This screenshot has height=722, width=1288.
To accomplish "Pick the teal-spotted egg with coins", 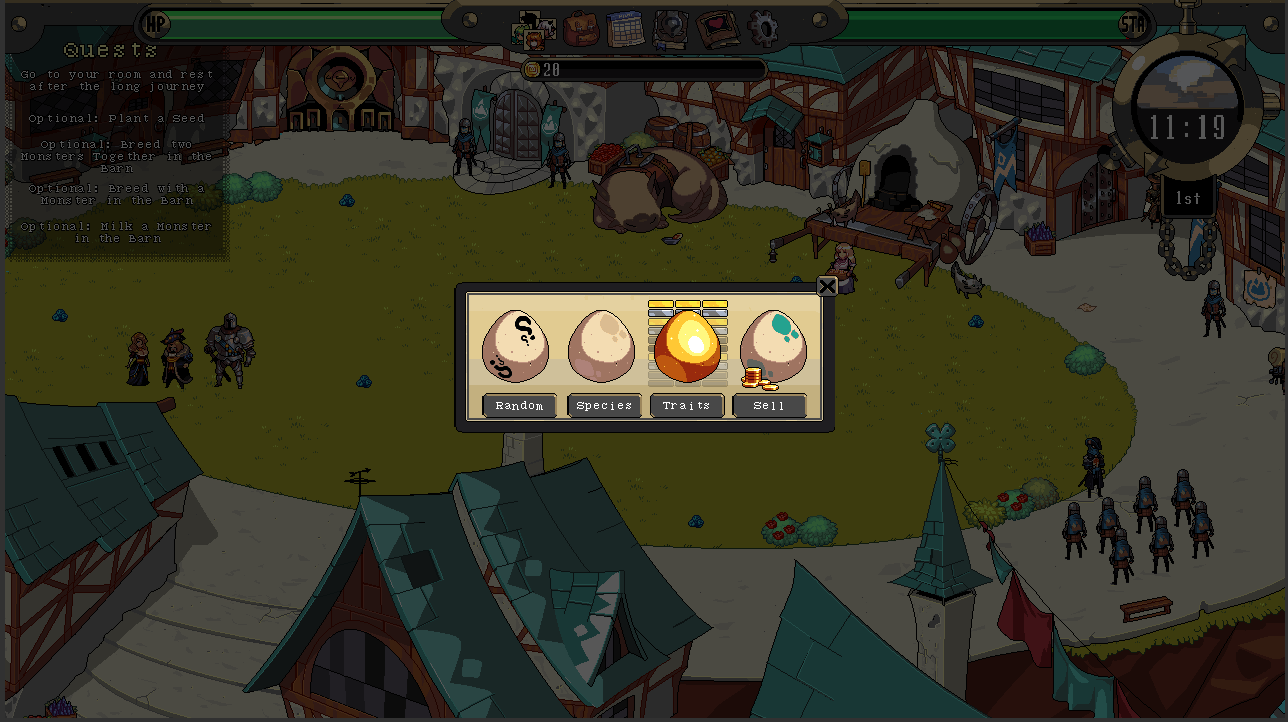I will tap(773, 346).
